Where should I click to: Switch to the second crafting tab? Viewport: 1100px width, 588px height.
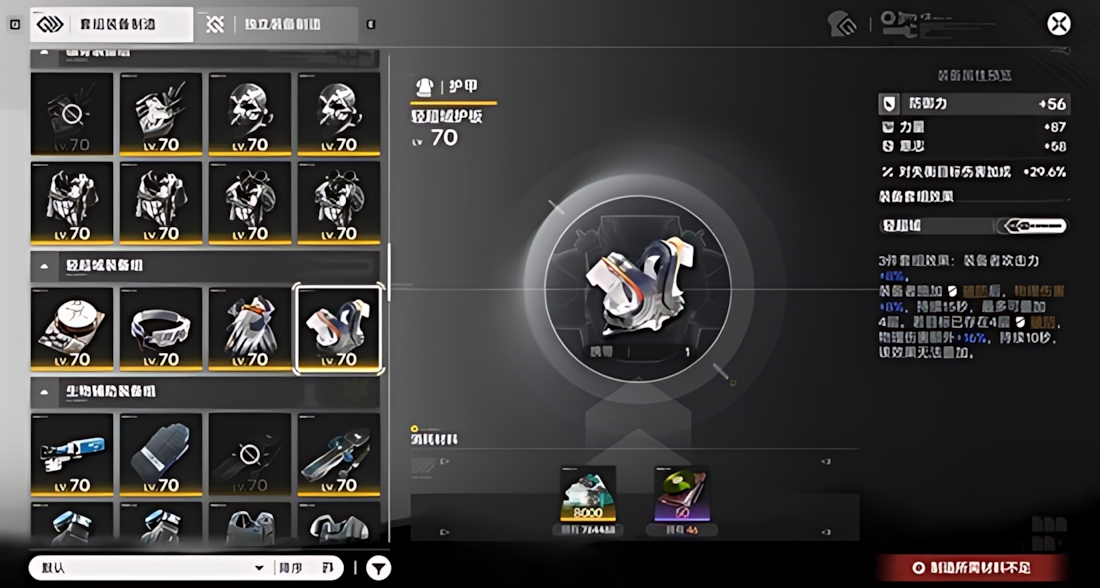278,25
